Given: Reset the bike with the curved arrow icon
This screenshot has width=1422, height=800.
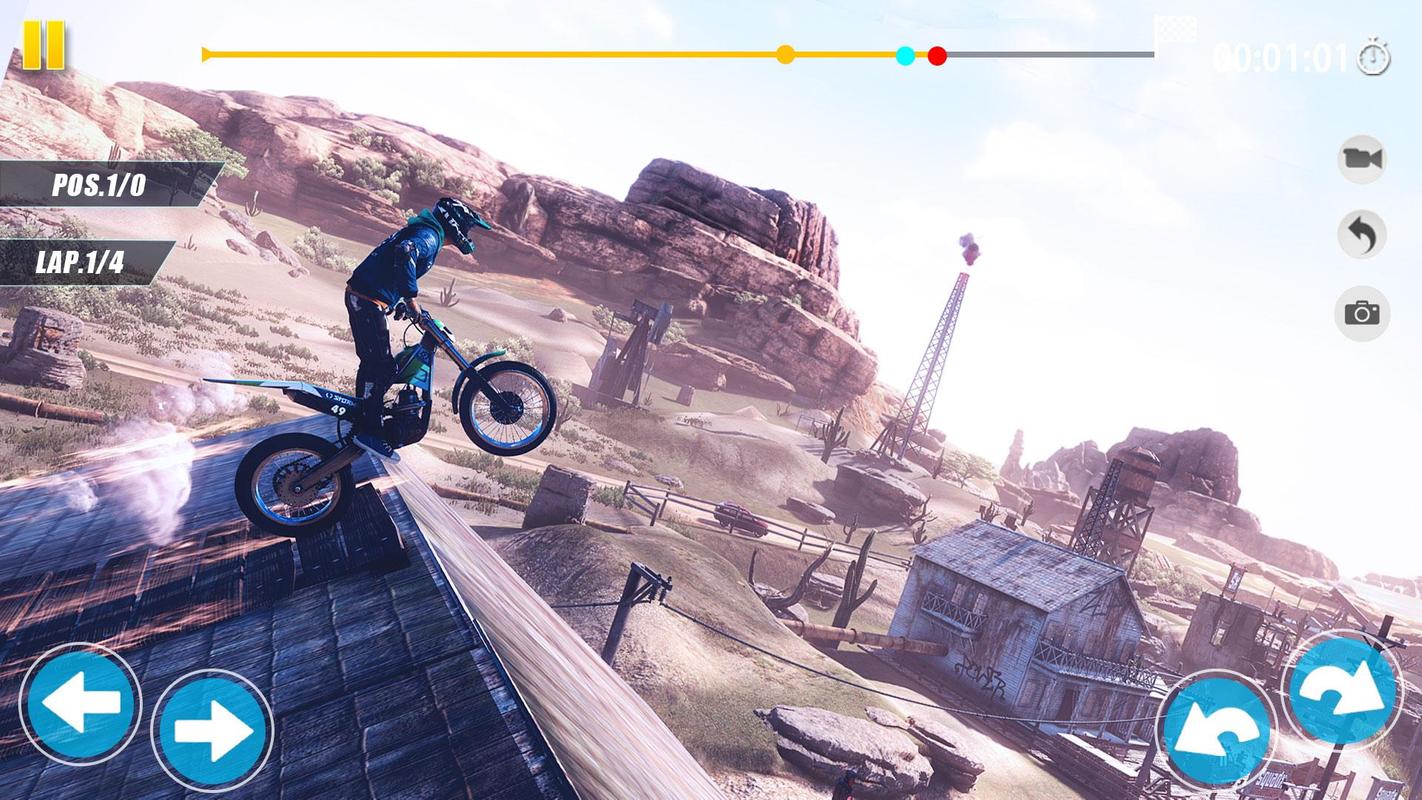Looking at the screenshot, I should (1361, 236).
